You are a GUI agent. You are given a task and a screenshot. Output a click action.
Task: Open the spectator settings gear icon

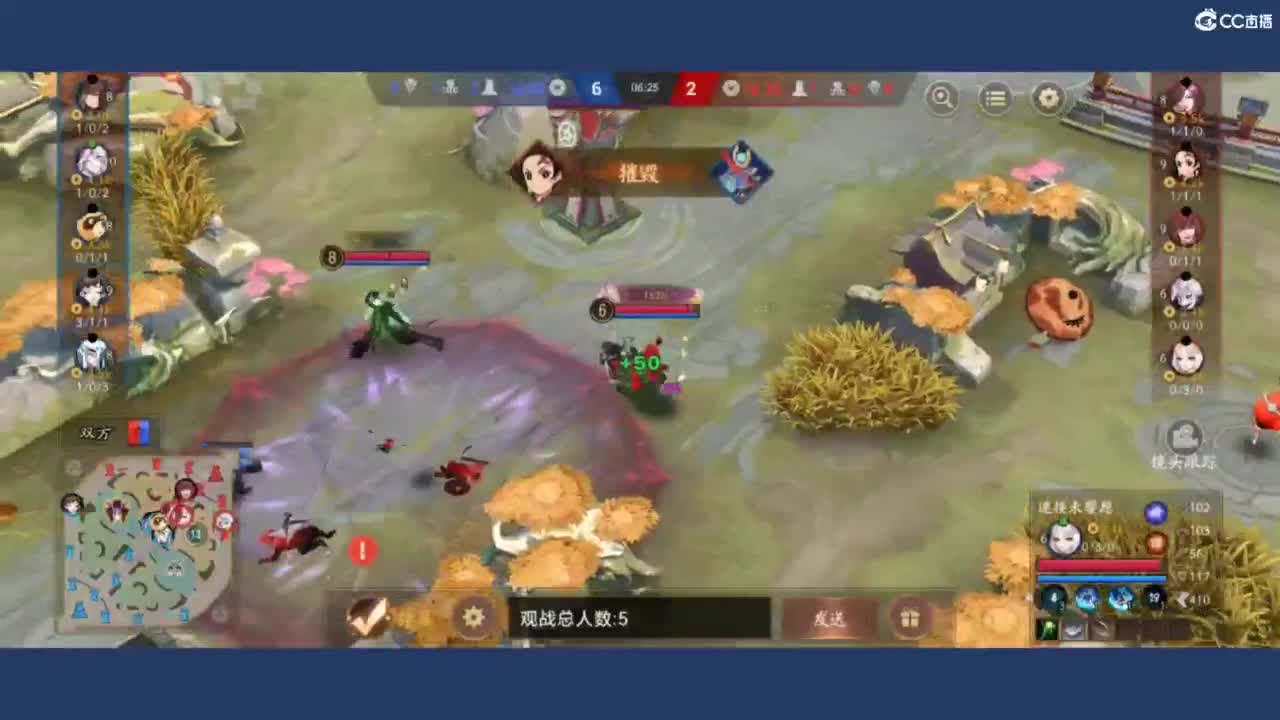point(1046,98)
